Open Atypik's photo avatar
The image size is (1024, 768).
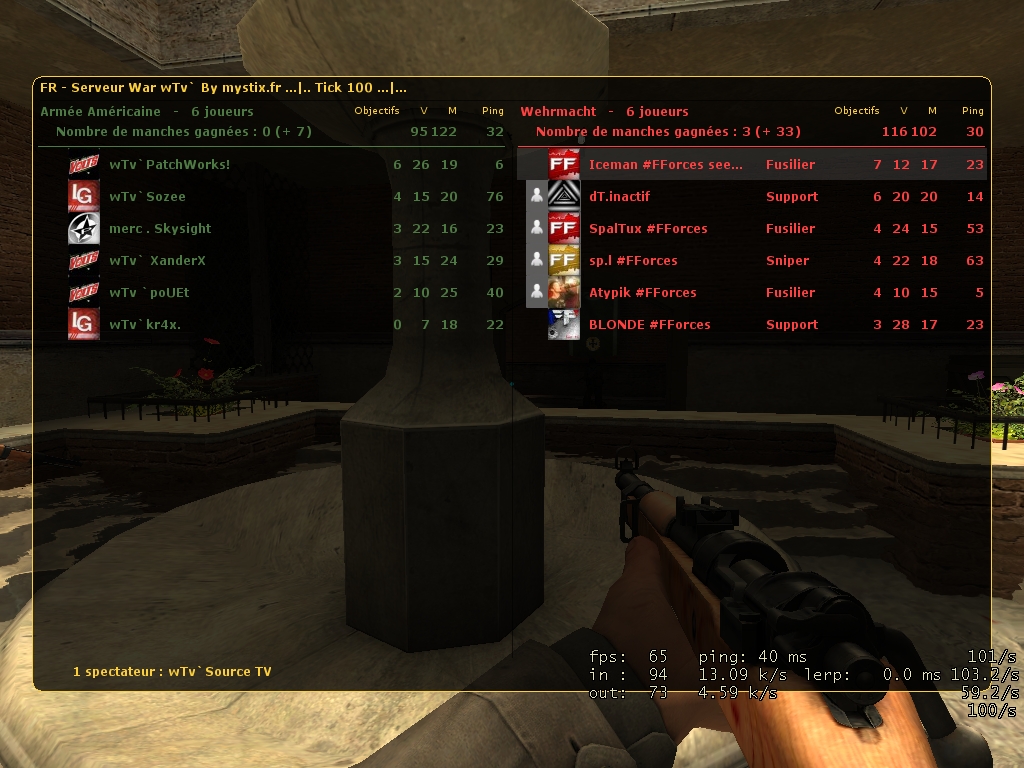(x=564, y=293)
